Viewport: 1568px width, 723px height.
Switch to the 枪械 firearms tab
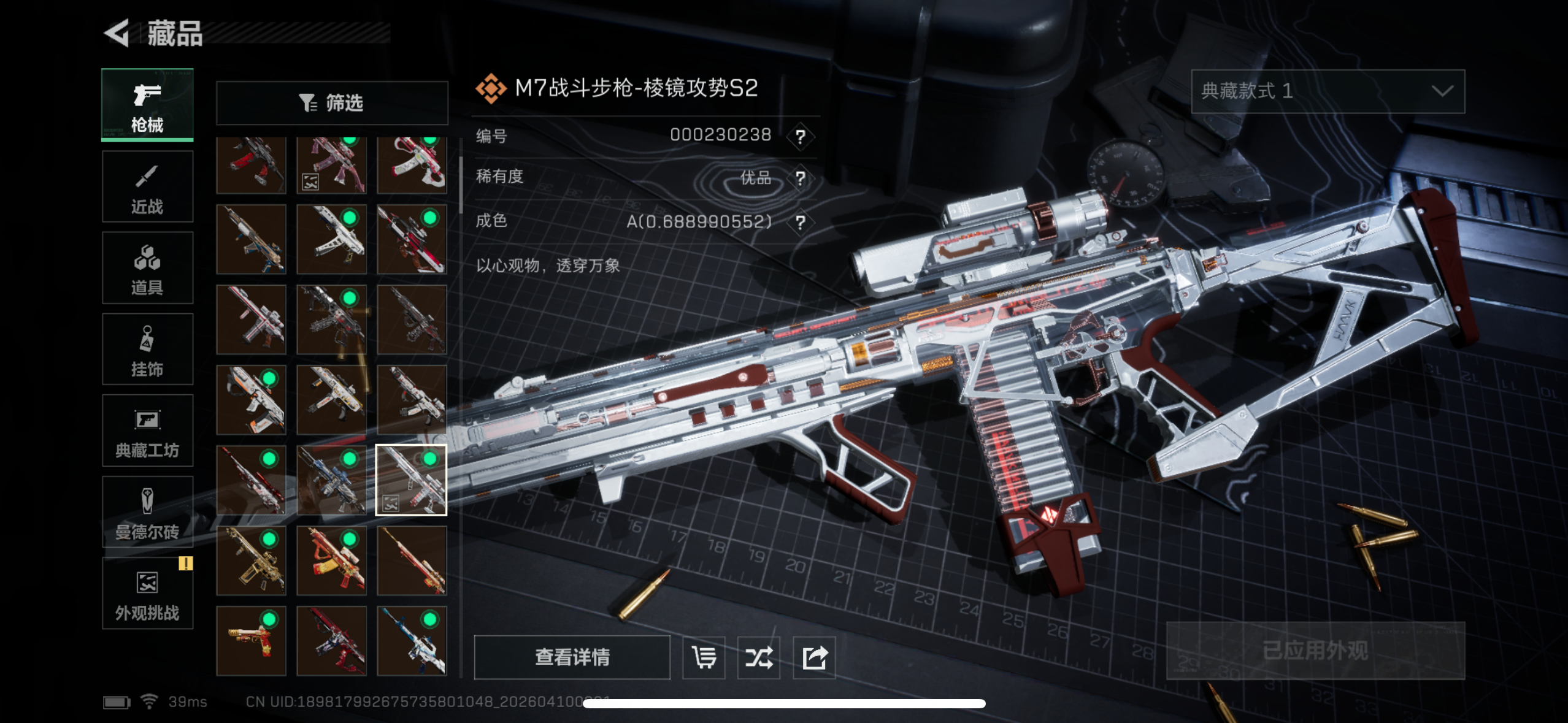[x=147, y=105]
